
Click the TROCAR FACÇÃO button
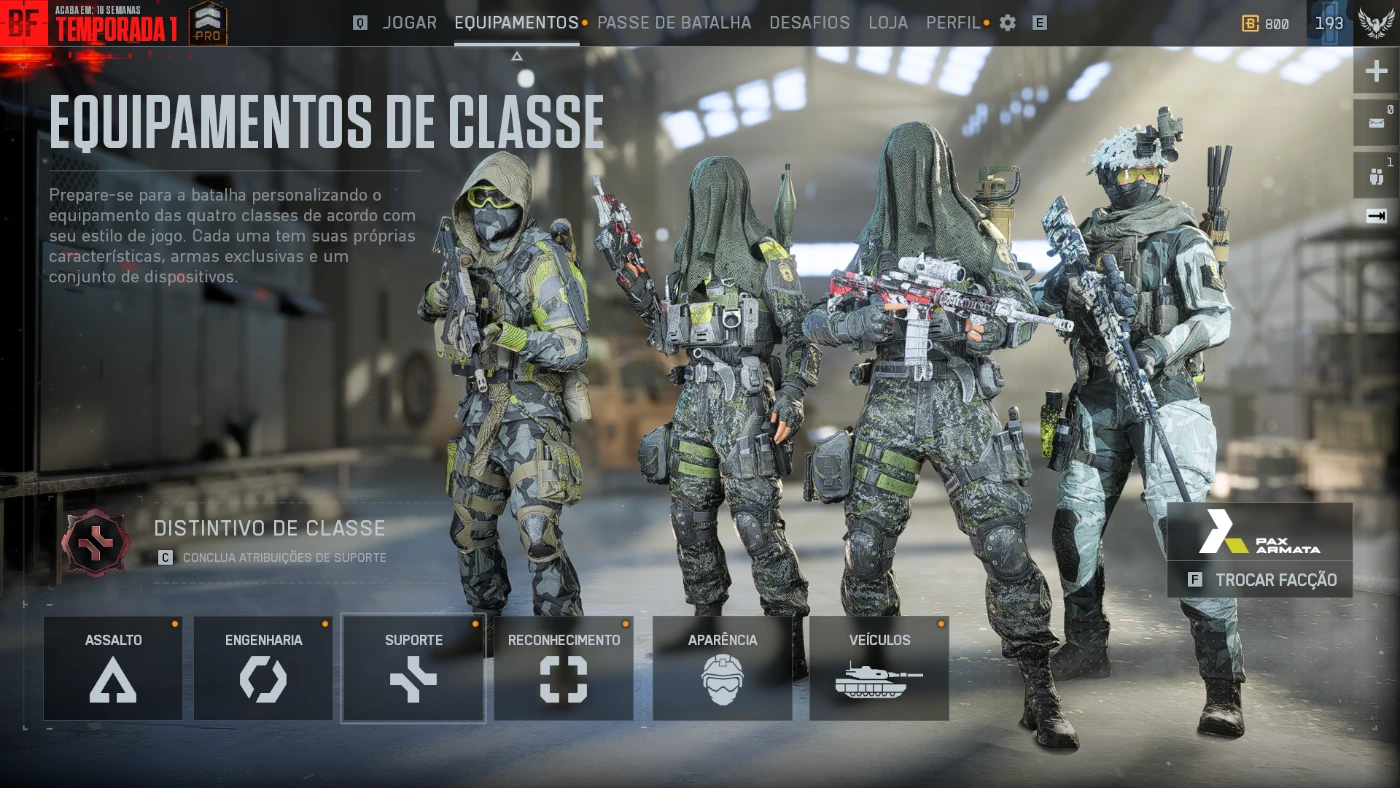[x=1260, y=580]
